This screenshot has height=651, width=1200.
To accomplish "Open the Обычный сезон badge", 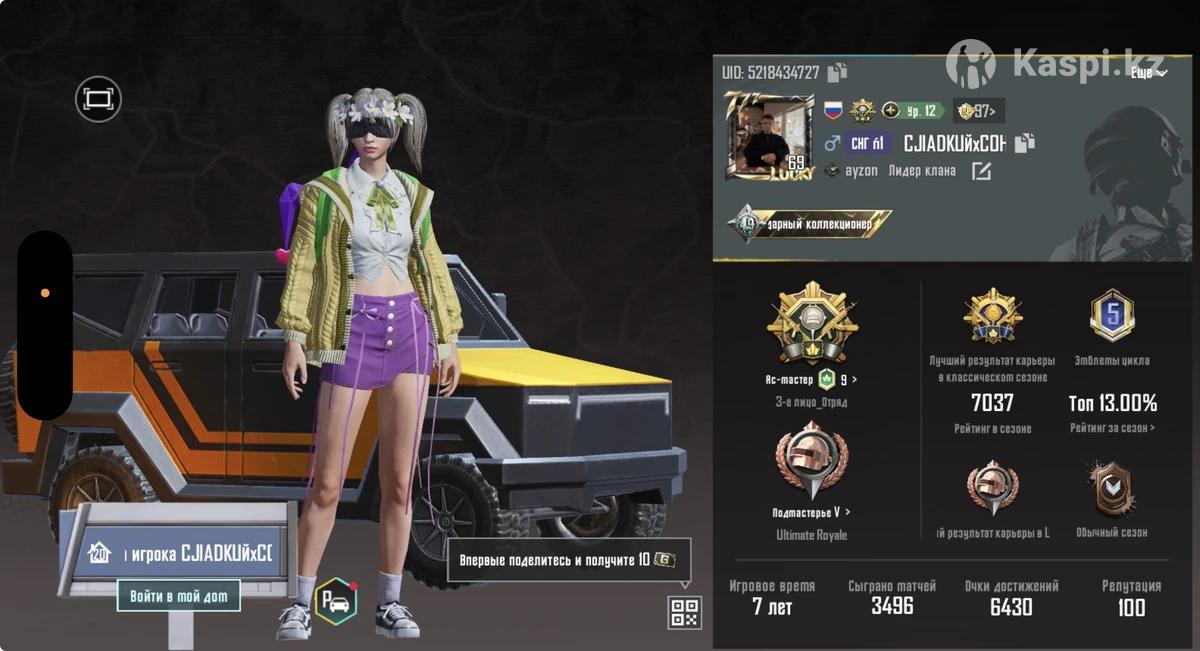I will click(1111, 489).
